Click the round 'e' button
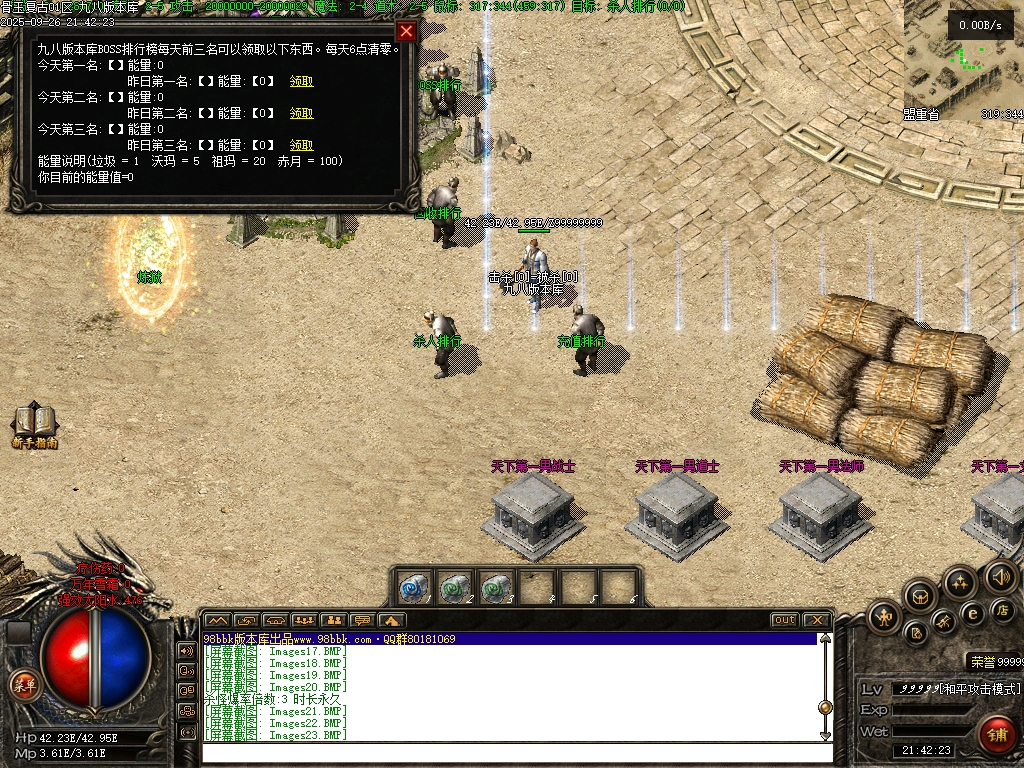Viewport: 1024px width, 768px height. click(972, 613)
